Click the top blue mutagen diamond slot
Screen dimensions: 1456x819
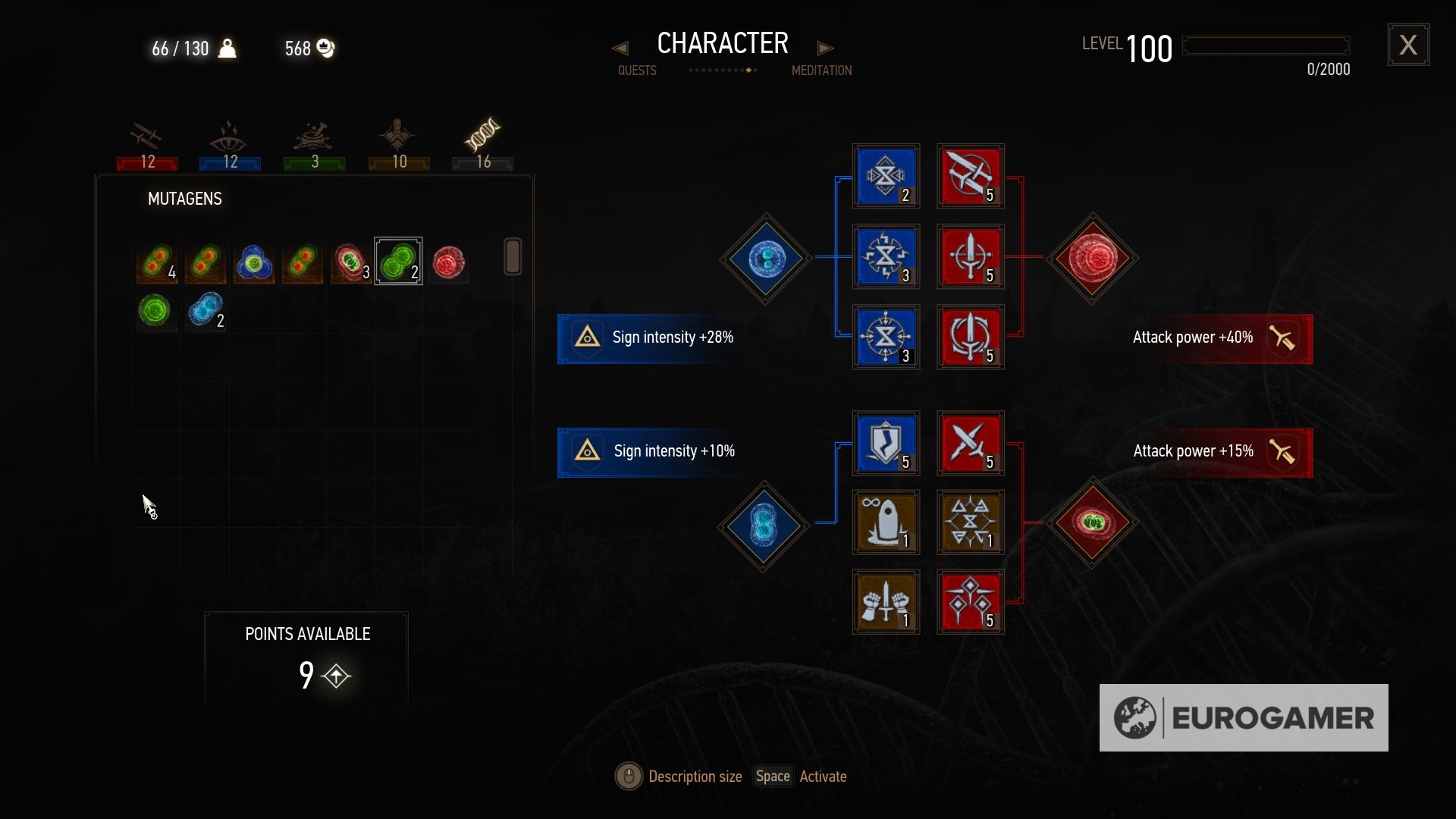(x=766, y=259)
